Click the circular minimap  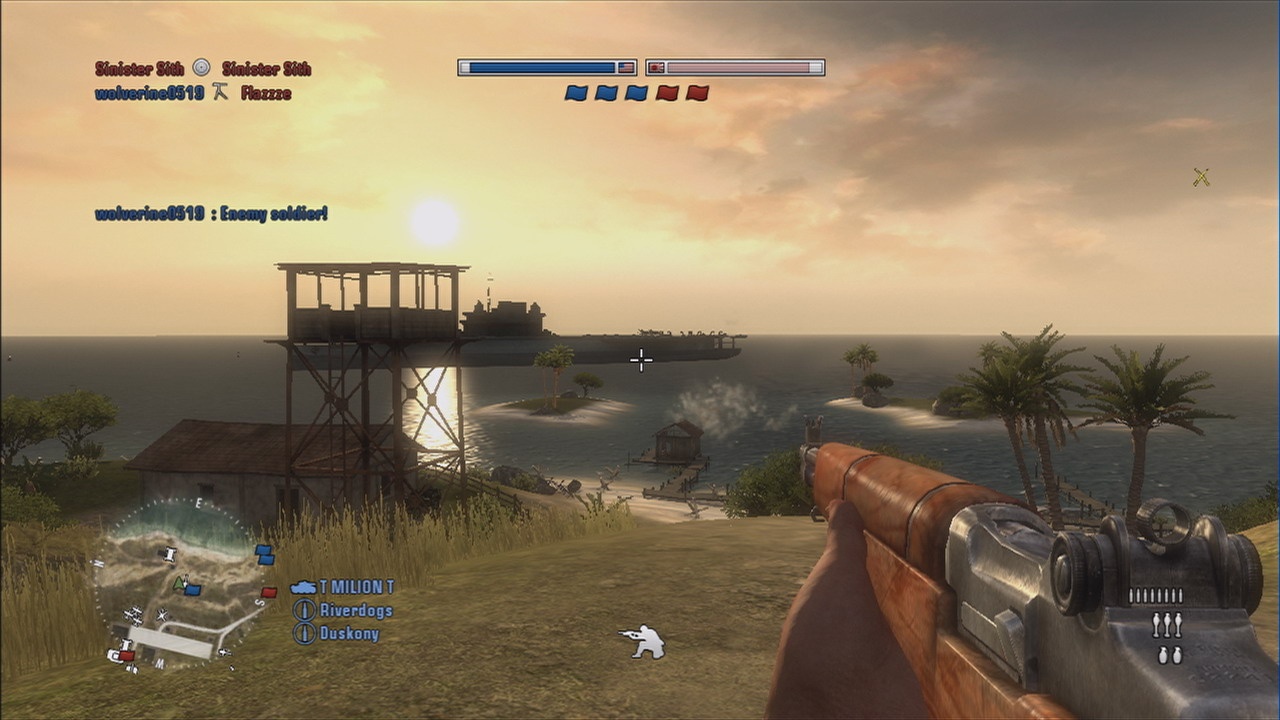(178, 585)
